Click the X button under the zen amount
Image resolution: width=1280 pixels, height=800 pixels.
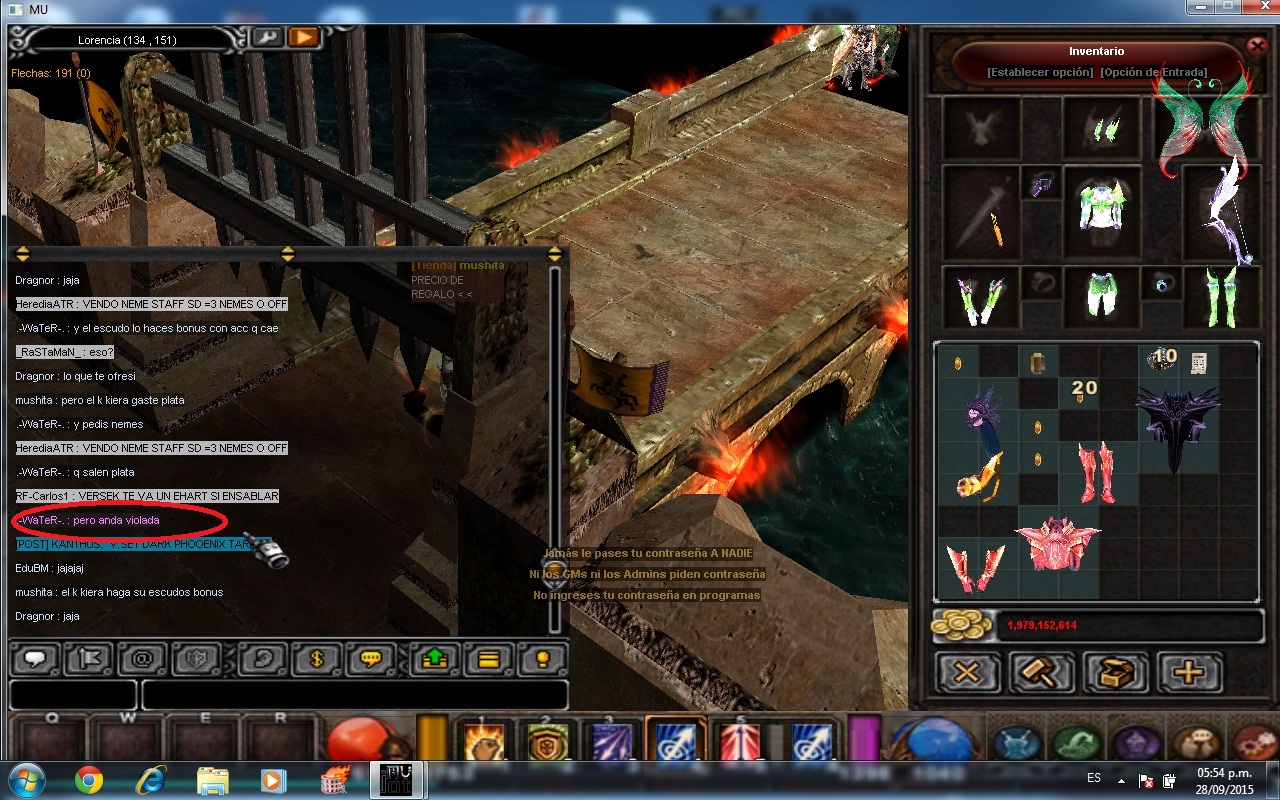pyautogui.click(x=966, y=673)
